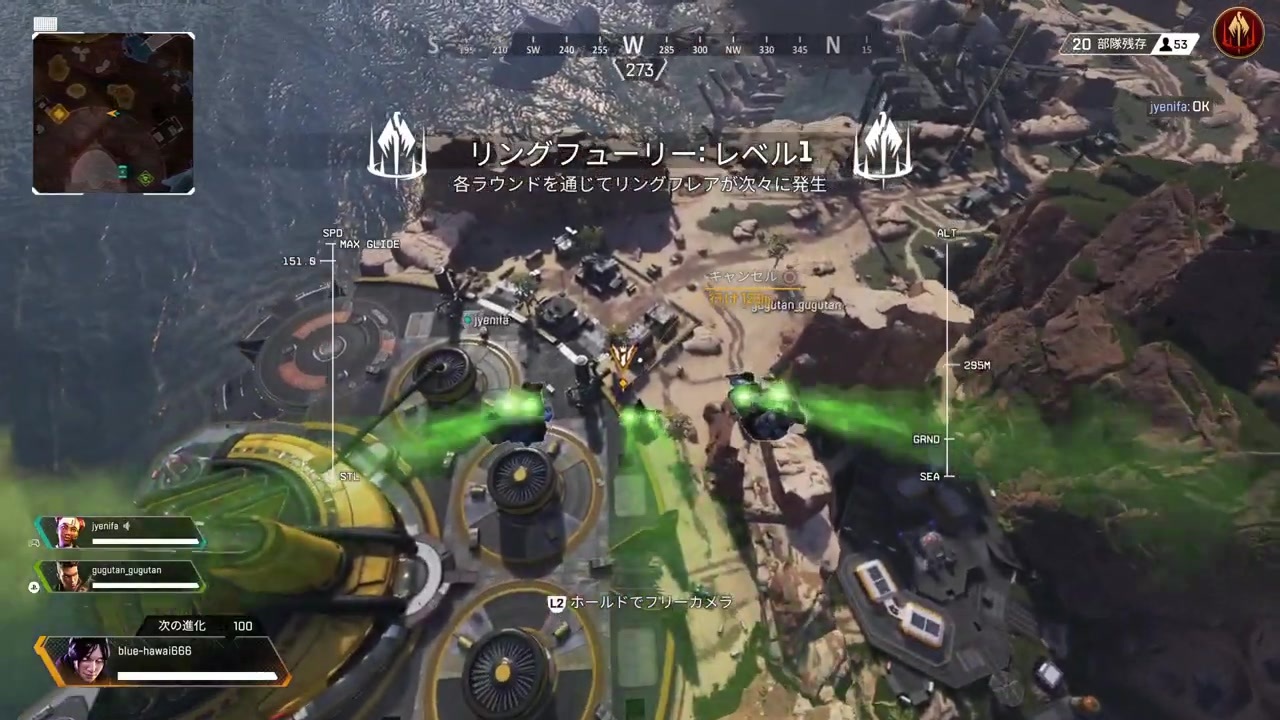The height and width of the screenshot is (720, 1280).
Task: Click the jyenifa: OK chat message
Action: click(1180, 106)
